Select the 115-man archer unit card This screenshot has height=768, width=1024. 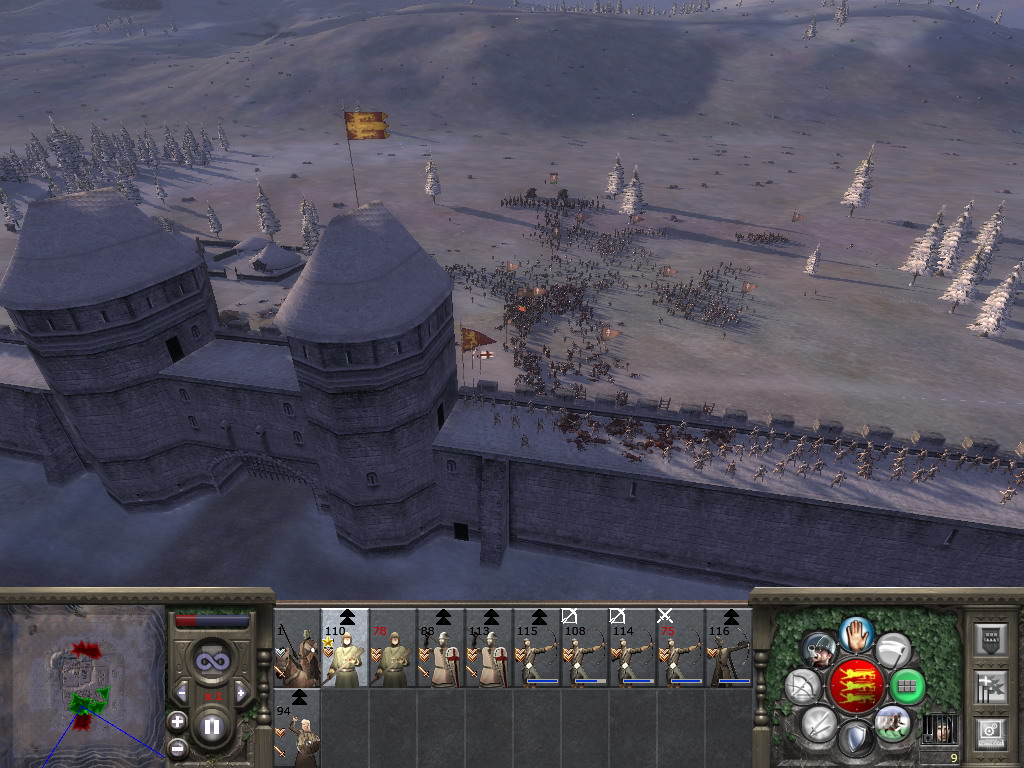537,648
